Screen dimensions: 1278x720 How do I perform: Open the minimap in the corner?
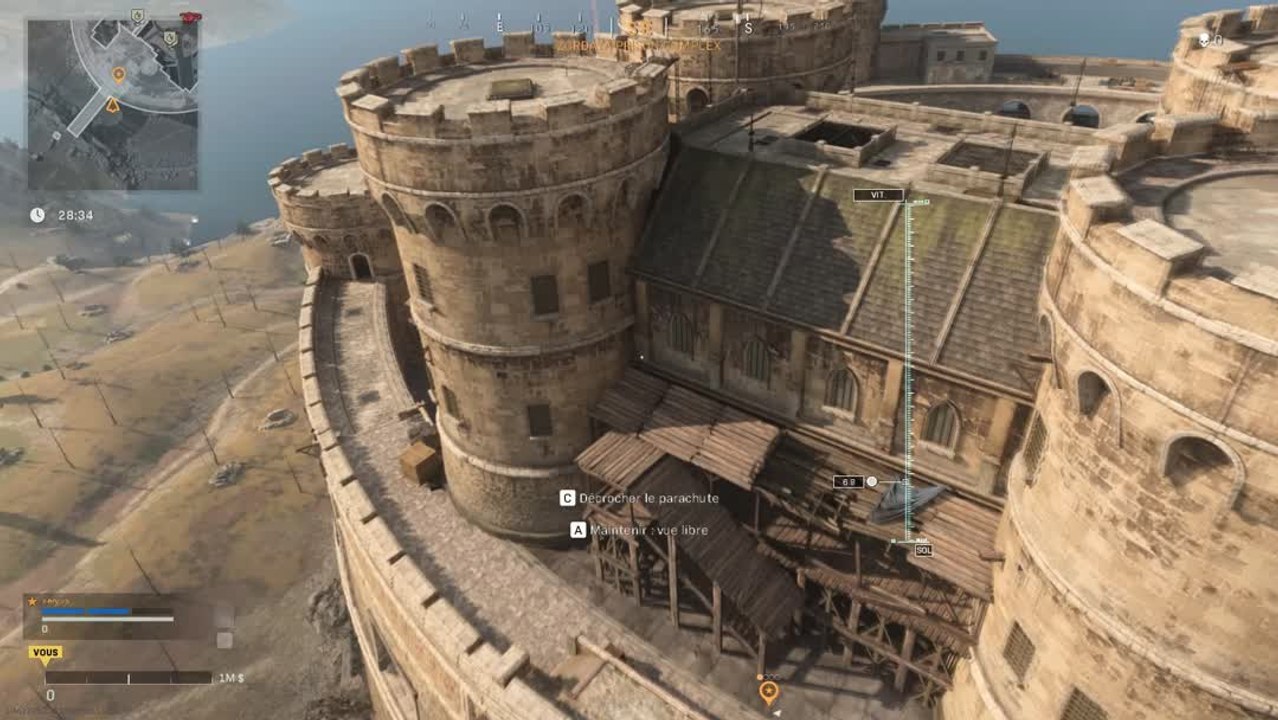point(113,105)
